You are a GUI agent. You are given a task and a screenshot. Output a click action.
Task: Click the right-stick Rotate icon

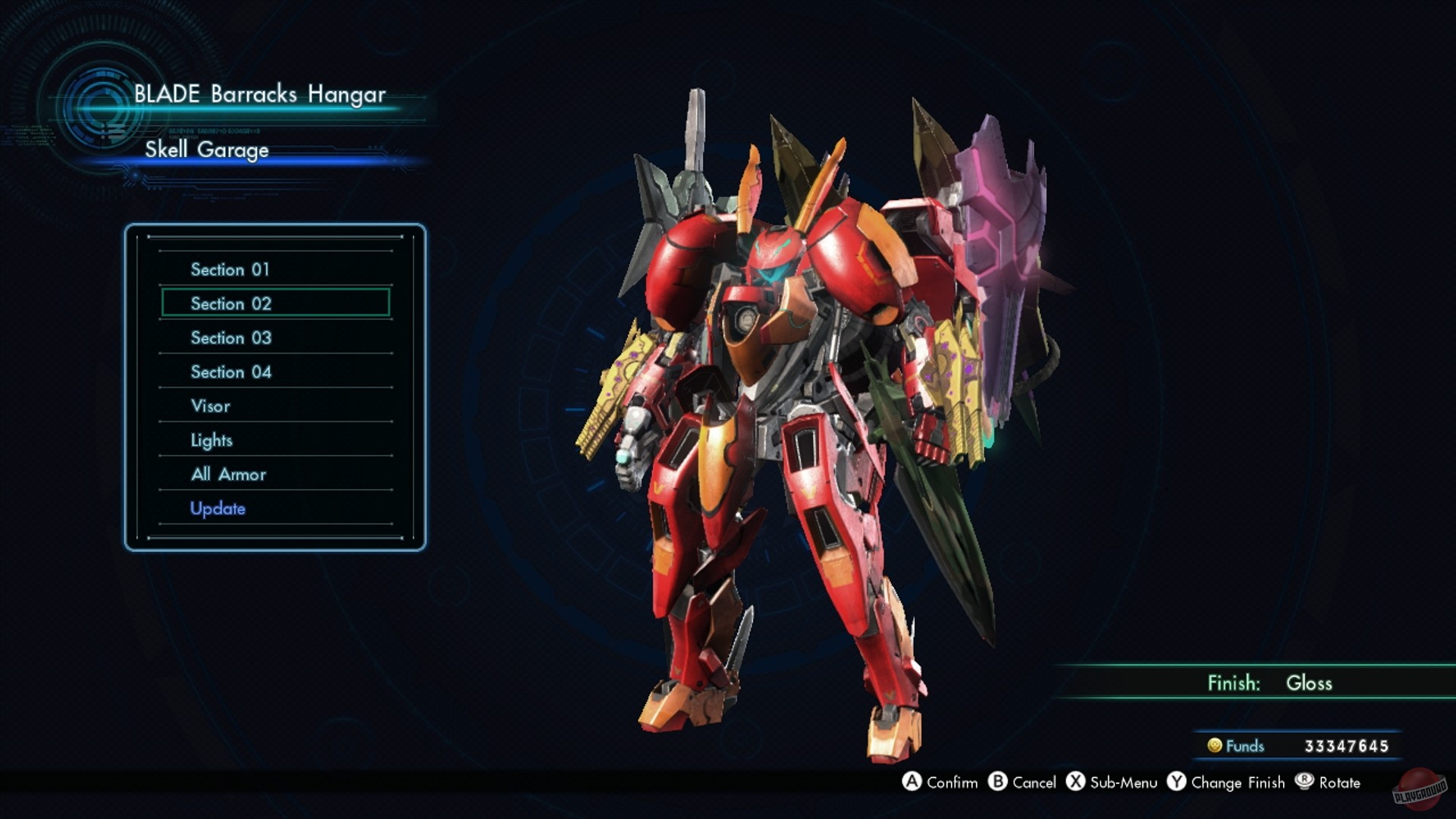[x=1306, y=783]
